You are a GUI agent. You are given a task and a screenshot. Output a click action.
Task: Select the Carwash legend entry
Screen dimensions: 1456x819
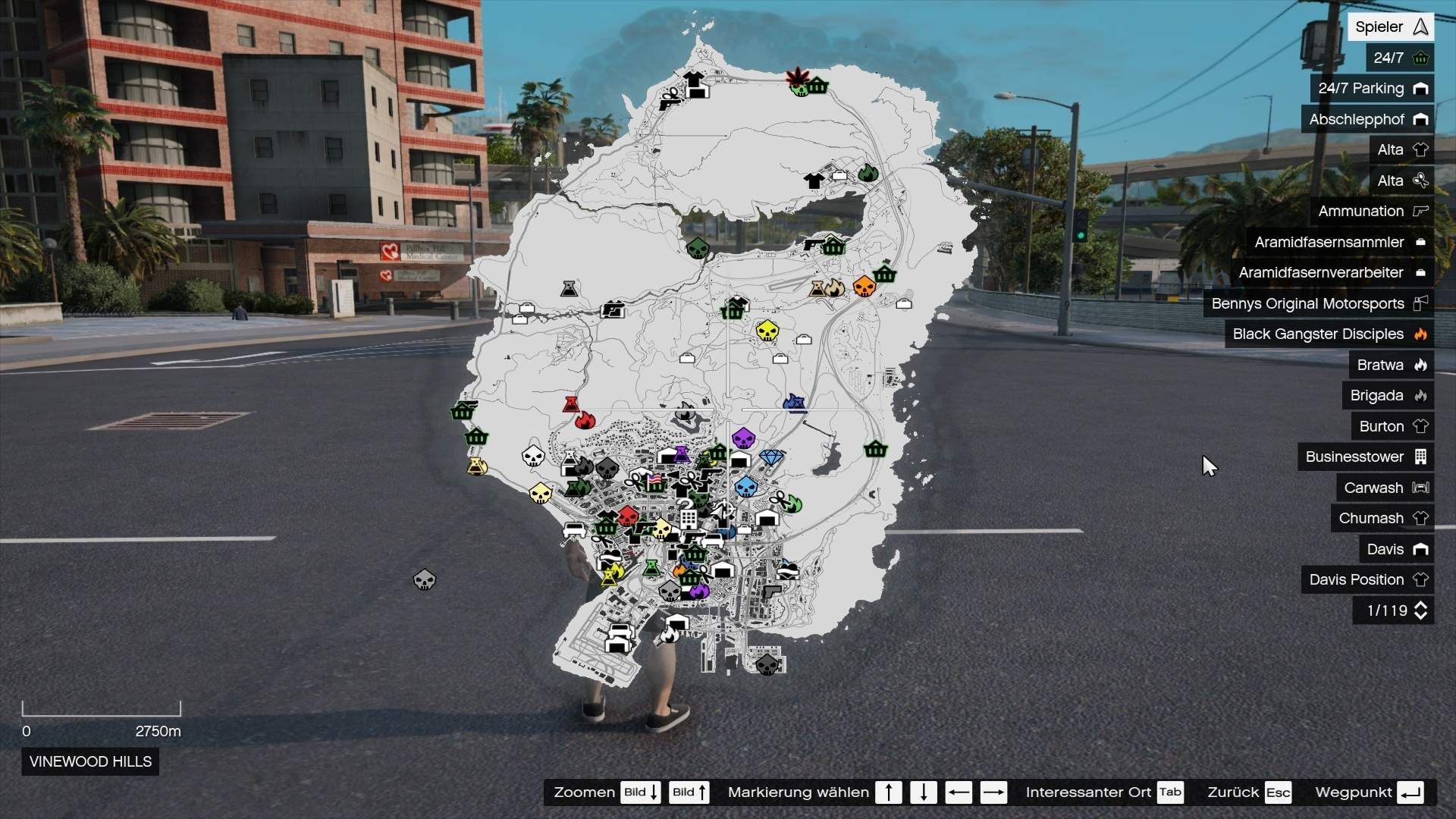[1385, 488]
